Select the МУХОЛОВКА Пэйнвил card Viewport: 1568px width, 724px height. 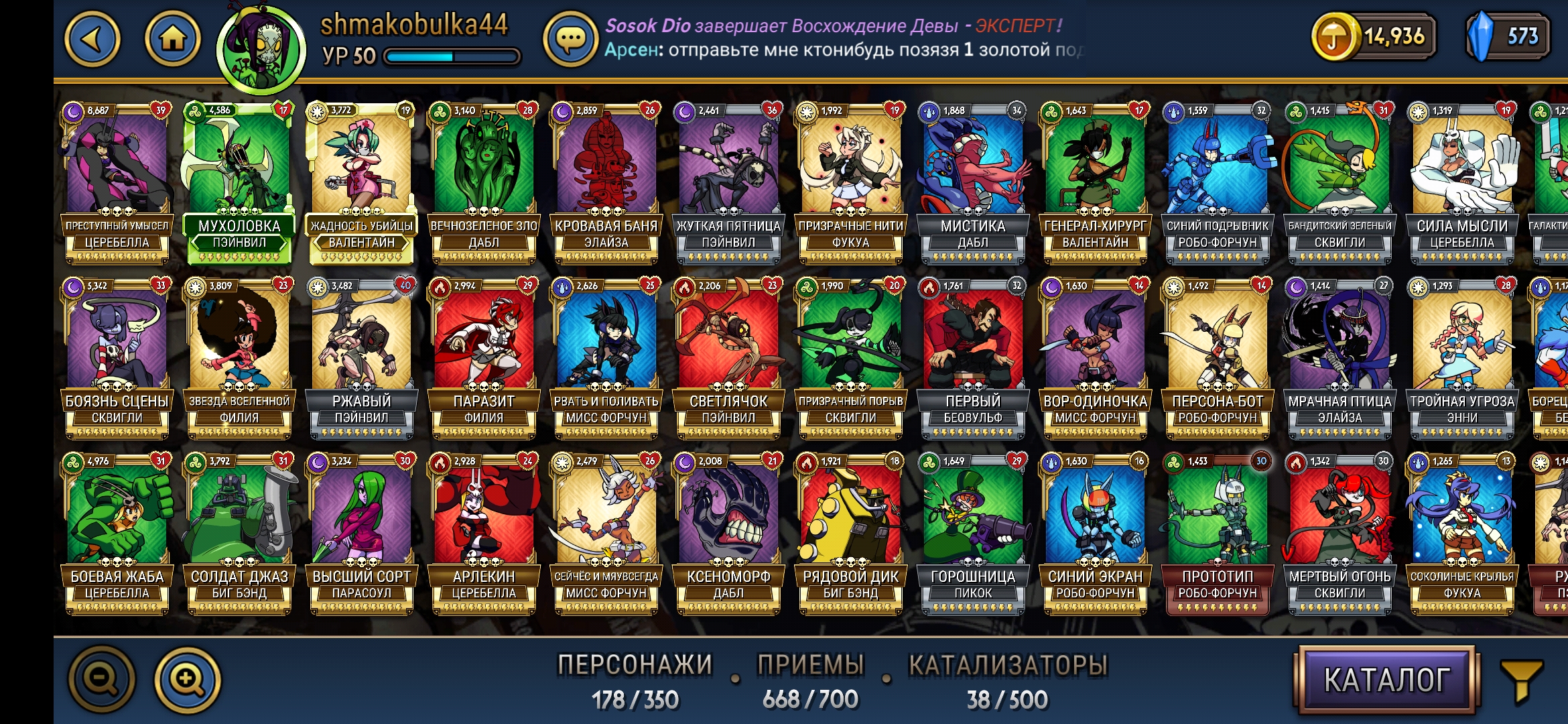coord(239,174)
